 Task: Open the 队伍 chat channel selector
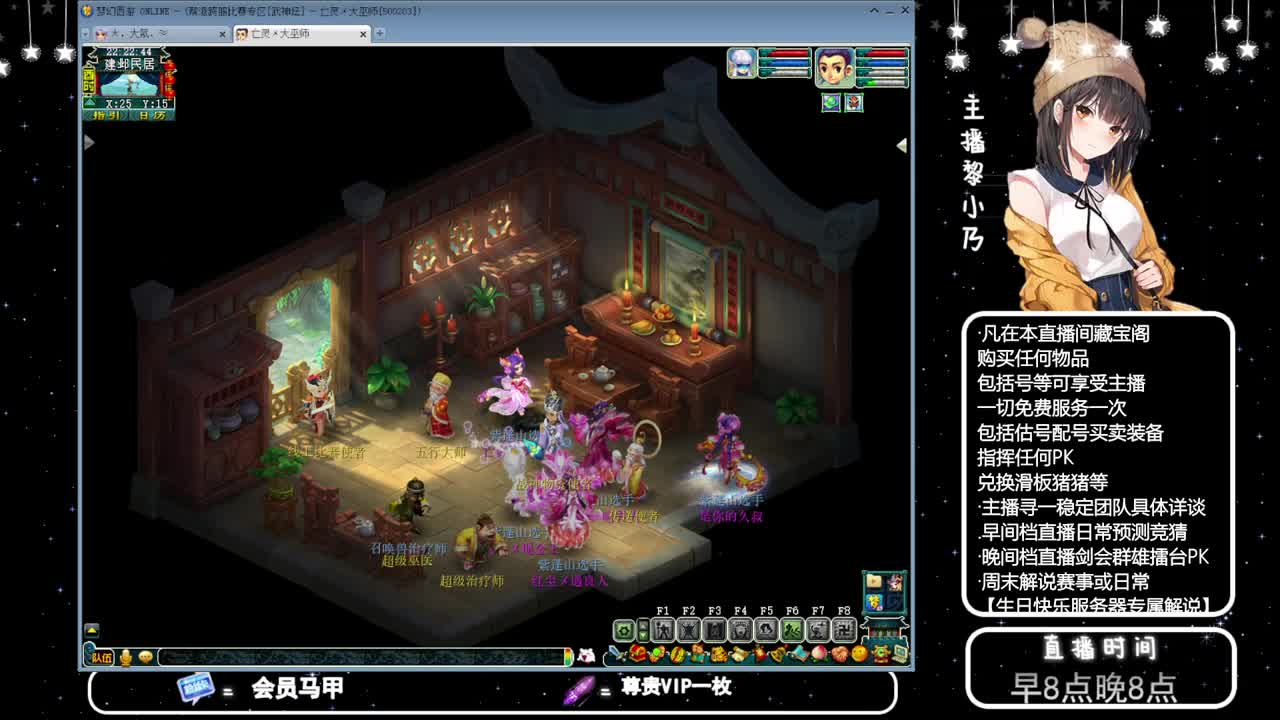pyautogui.click(x=101, y=657)
